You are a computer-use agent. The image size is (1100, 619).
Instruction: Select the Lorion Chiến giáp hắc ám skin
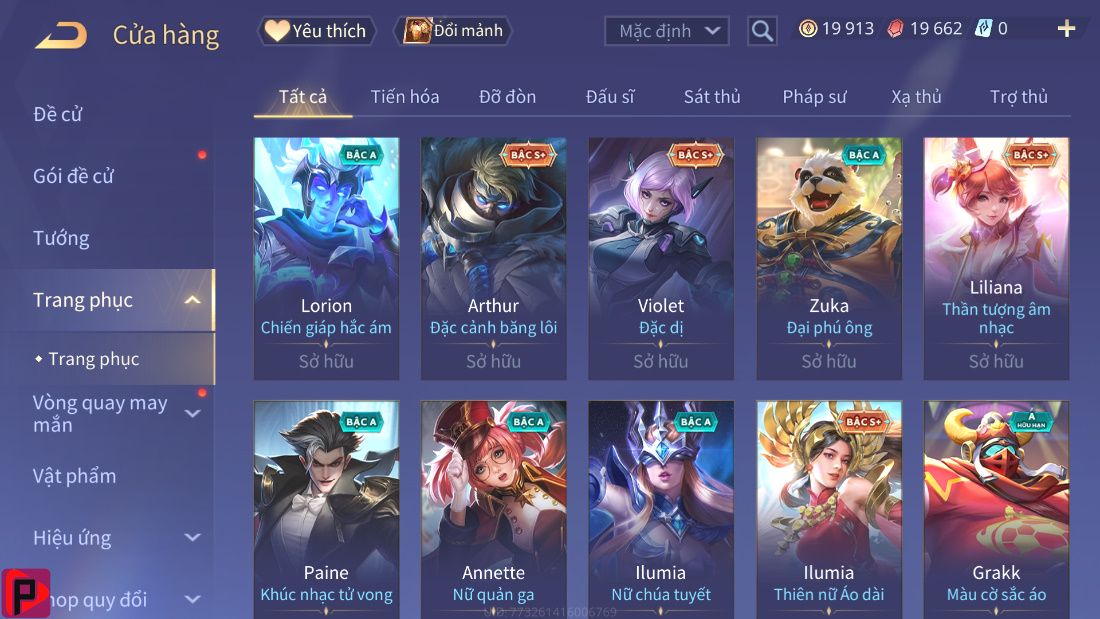coord(326,258)
